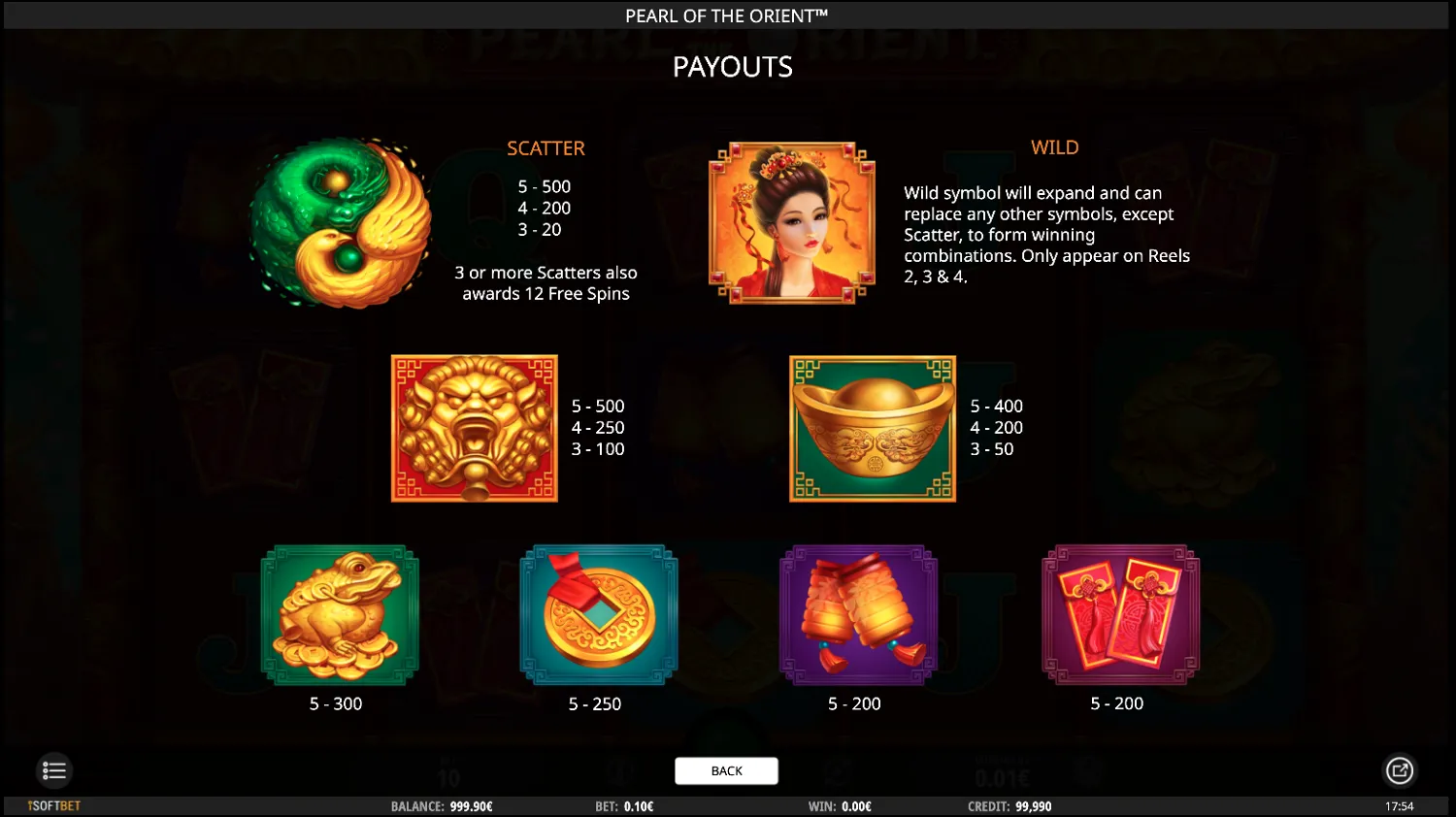1456x817 pixels.
Task: Click the golden lion face symbol
Action: tap(474, 428)
